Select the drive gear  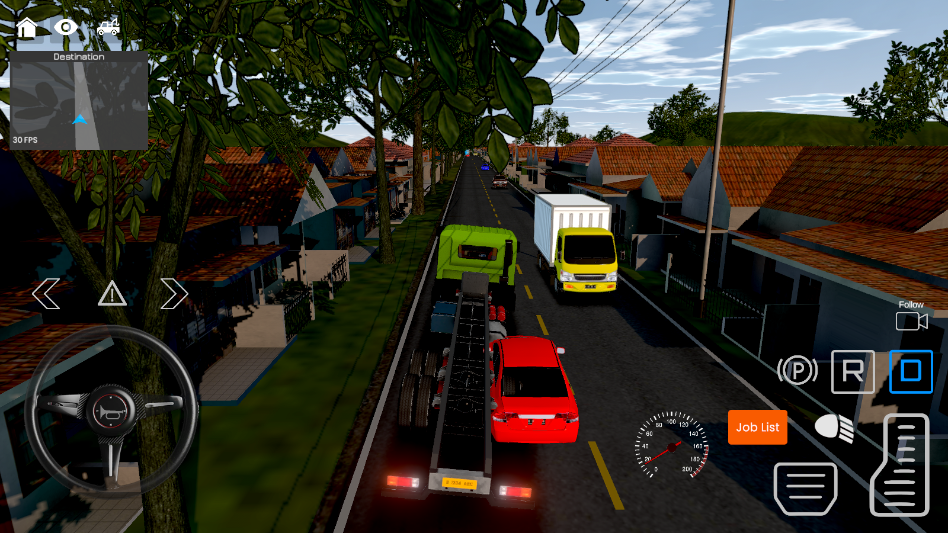point(910,372)
